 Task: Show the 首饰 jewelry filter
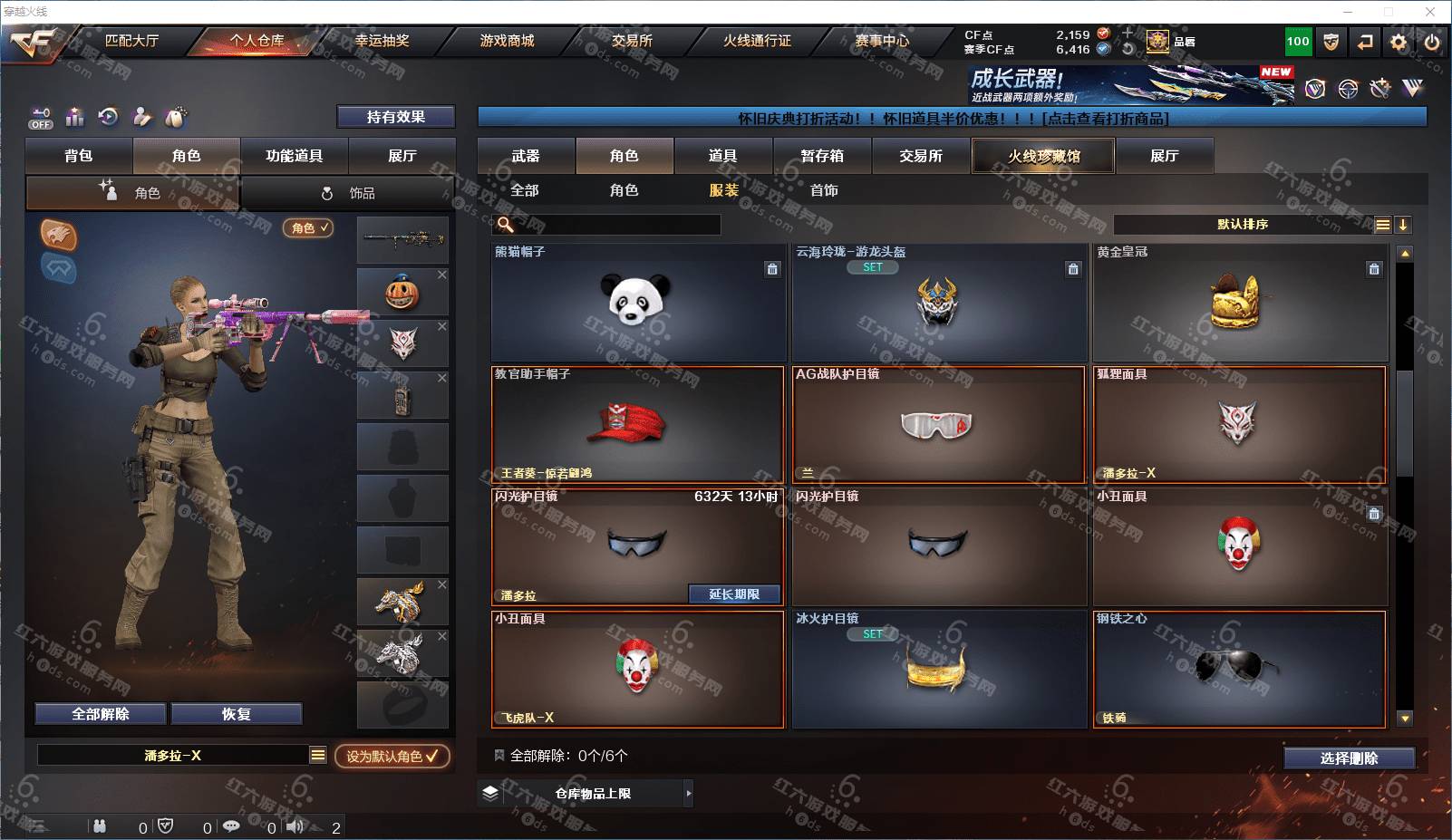[824, 190]
